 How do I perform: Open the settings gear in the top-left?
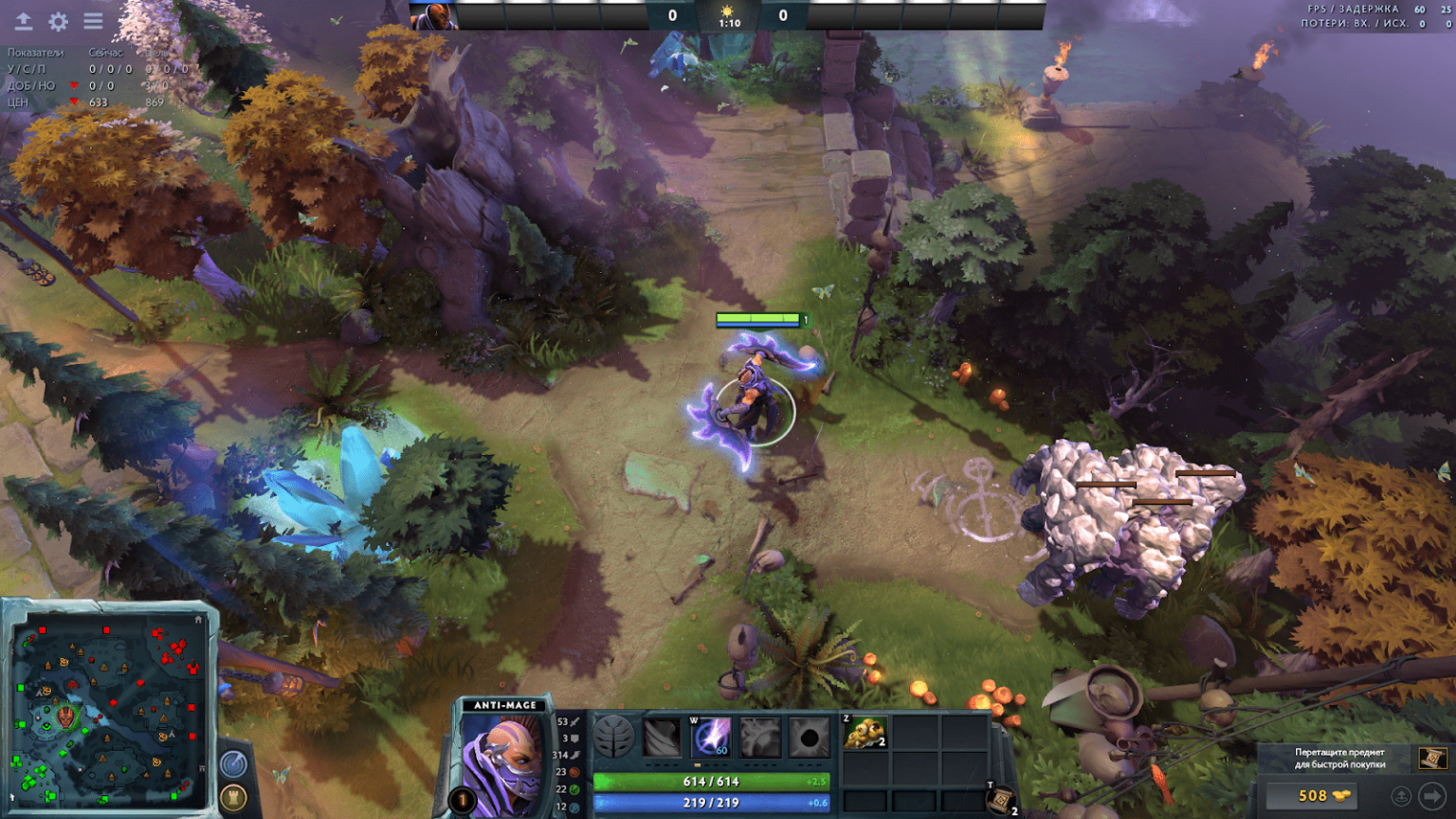point(59,21)
